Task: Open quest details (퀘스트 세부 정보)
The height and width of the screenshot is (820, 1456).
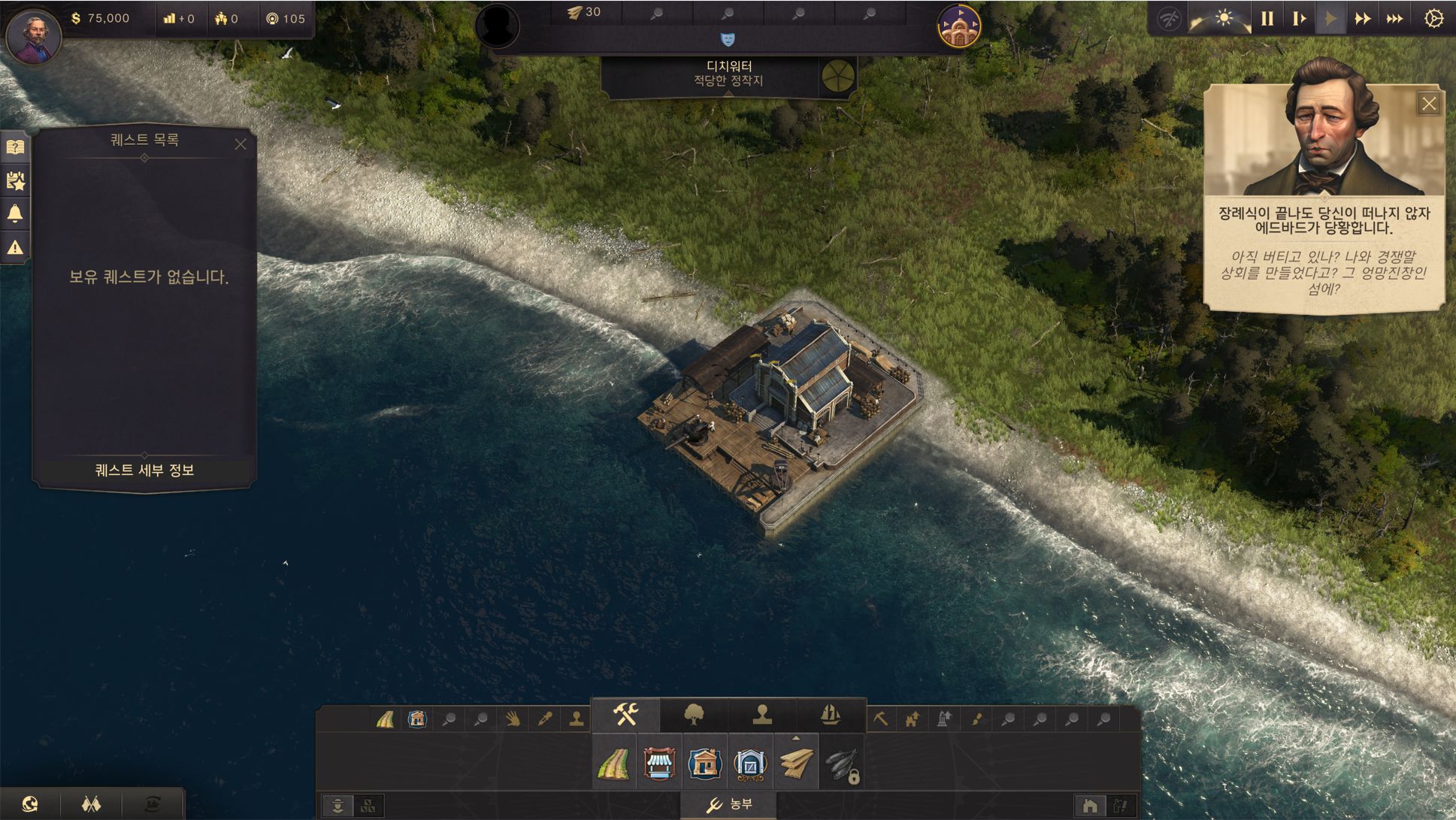Action: point(144,471)
